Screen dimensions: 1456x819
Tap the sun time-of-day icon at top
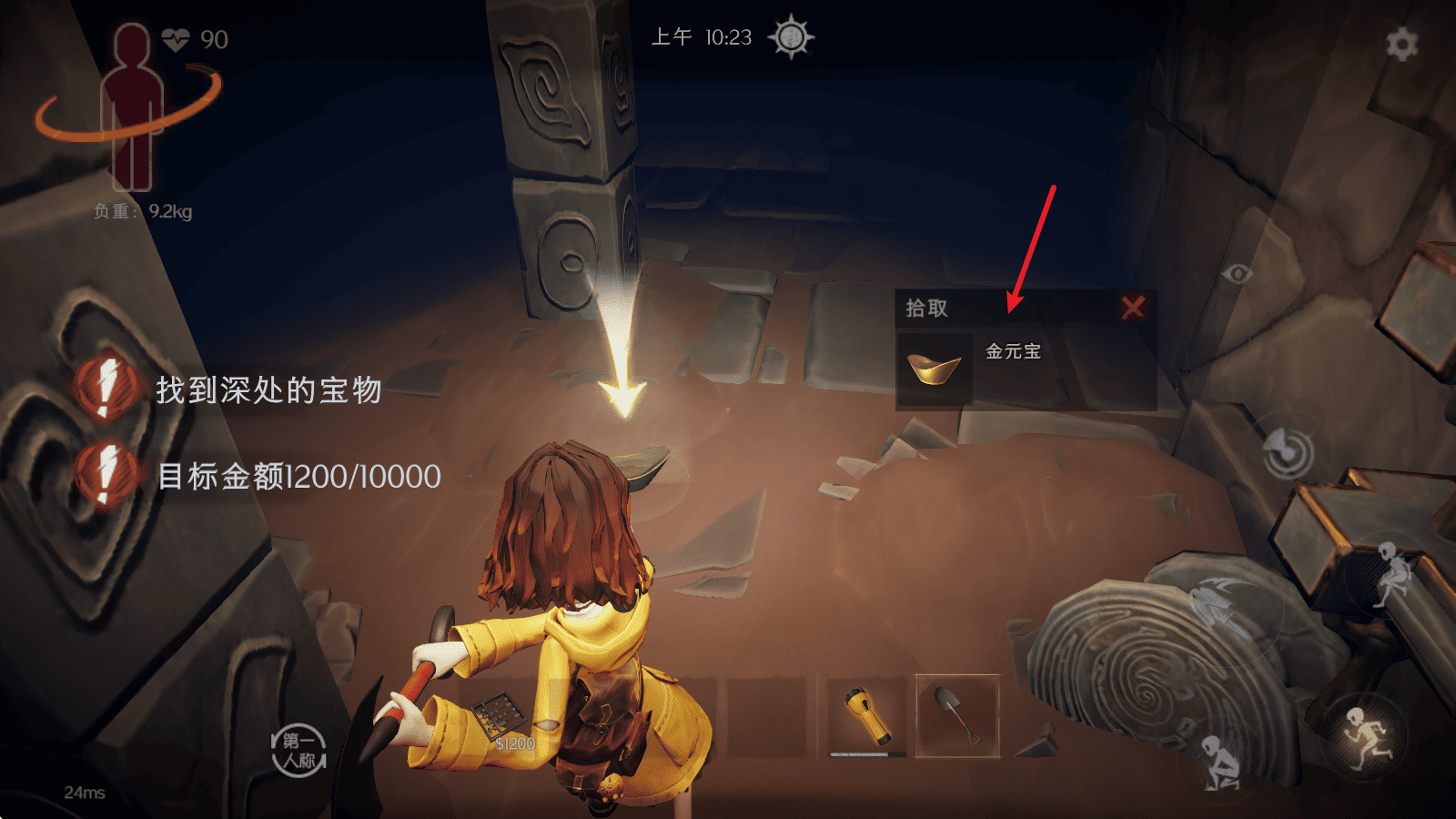(794, 37)
